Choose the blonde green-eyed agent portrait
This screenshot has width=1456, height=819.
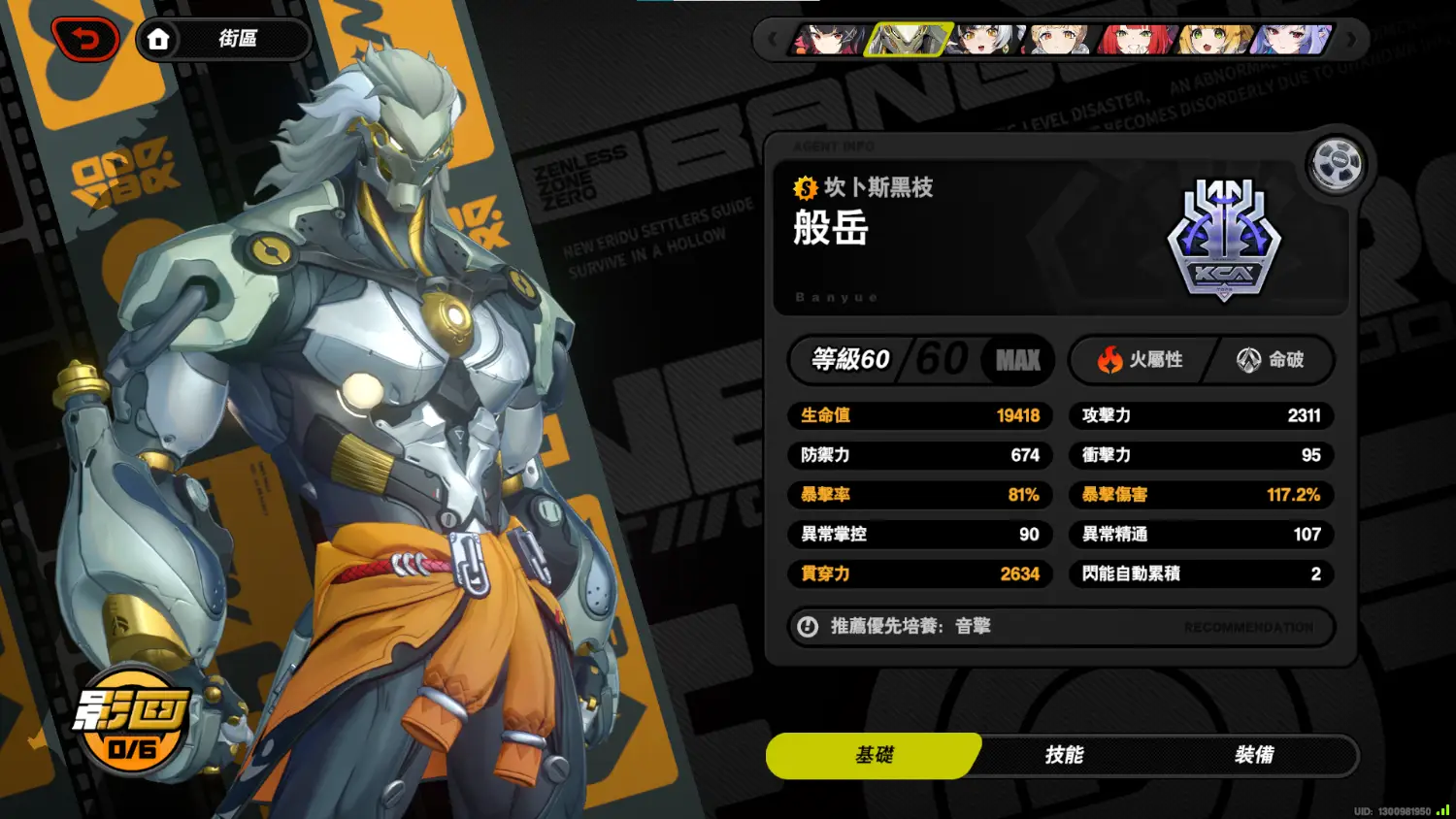1214,40
